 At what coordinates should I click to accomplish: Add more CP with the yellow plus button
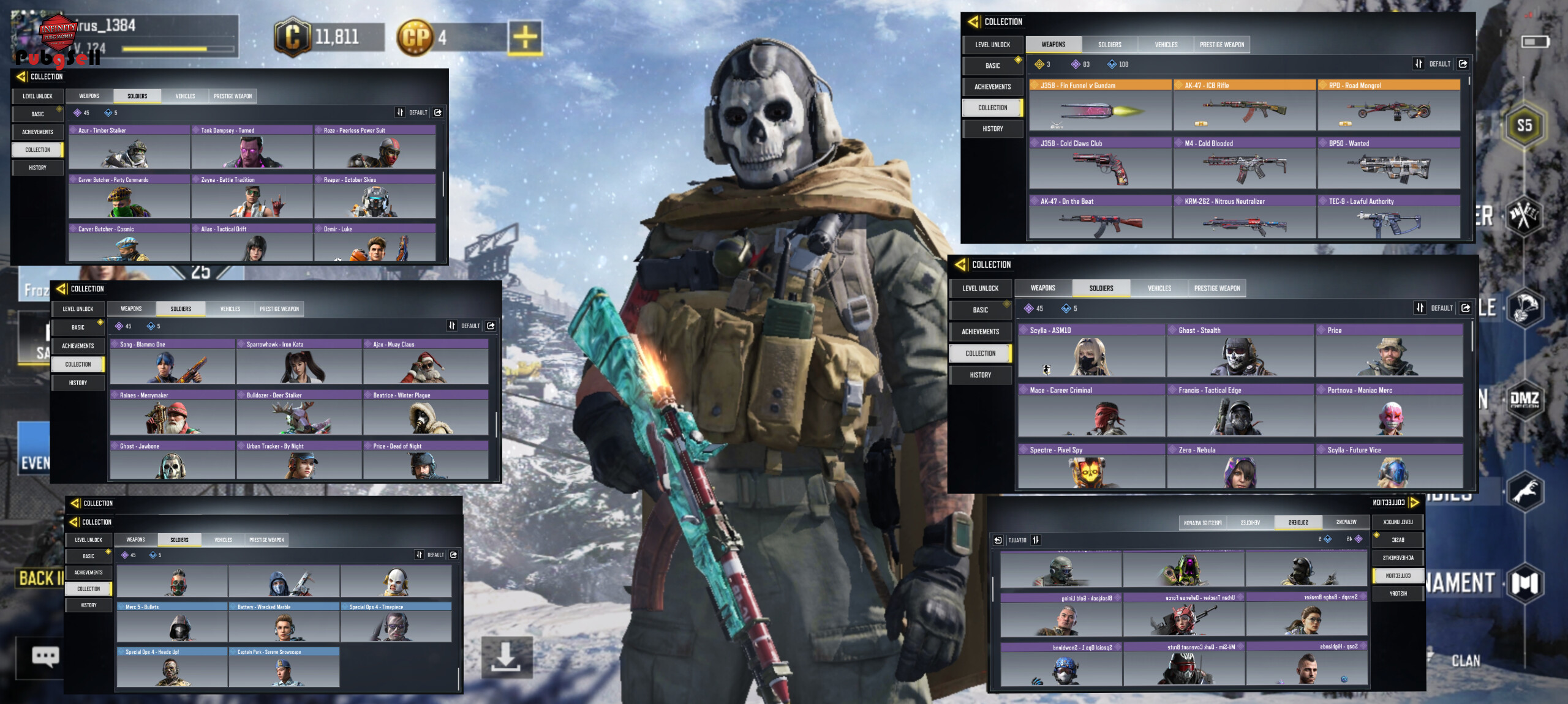click(524, 37)
